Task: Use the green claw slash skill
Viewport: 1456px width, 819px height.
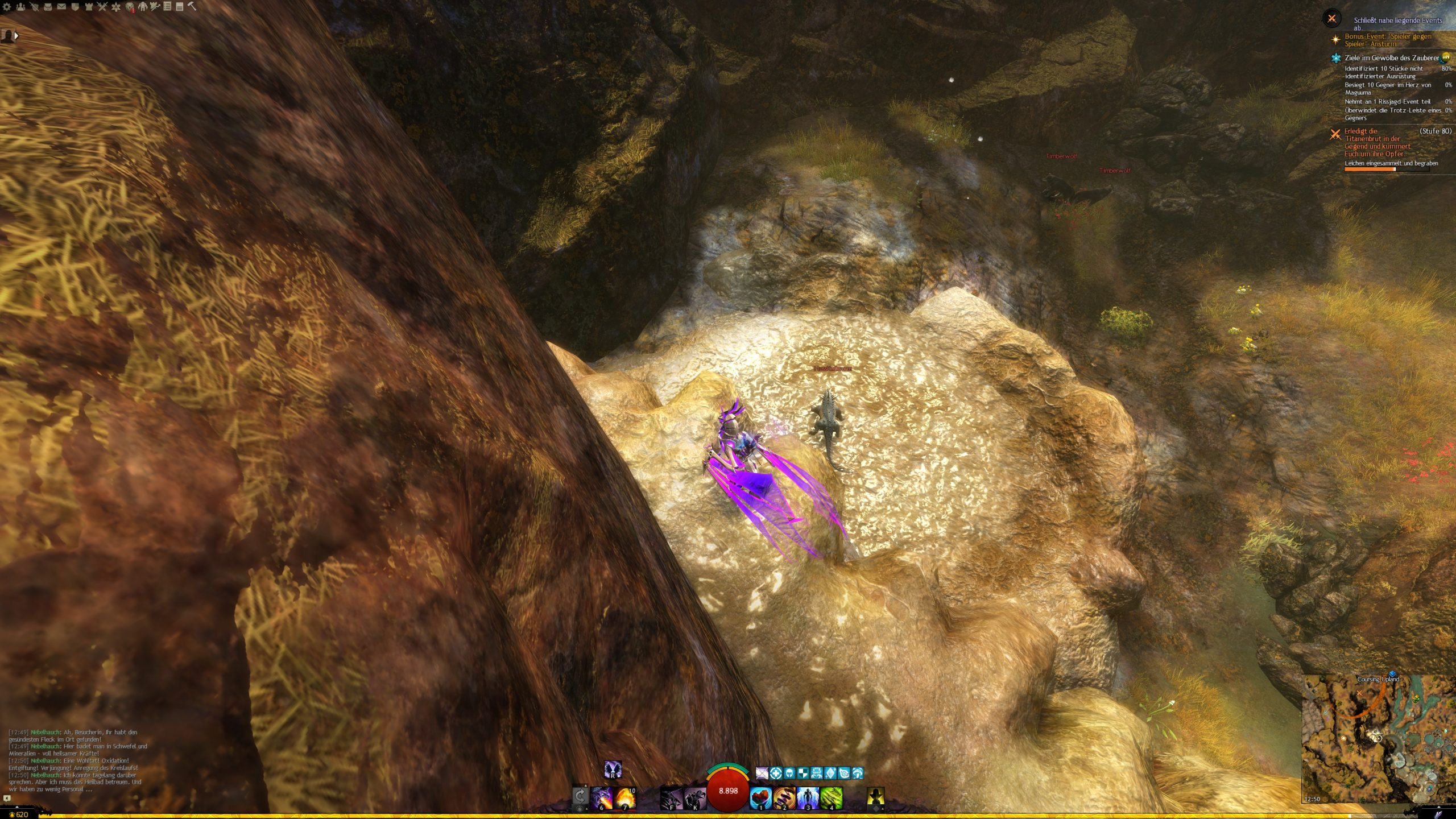Action: [831, 797]
